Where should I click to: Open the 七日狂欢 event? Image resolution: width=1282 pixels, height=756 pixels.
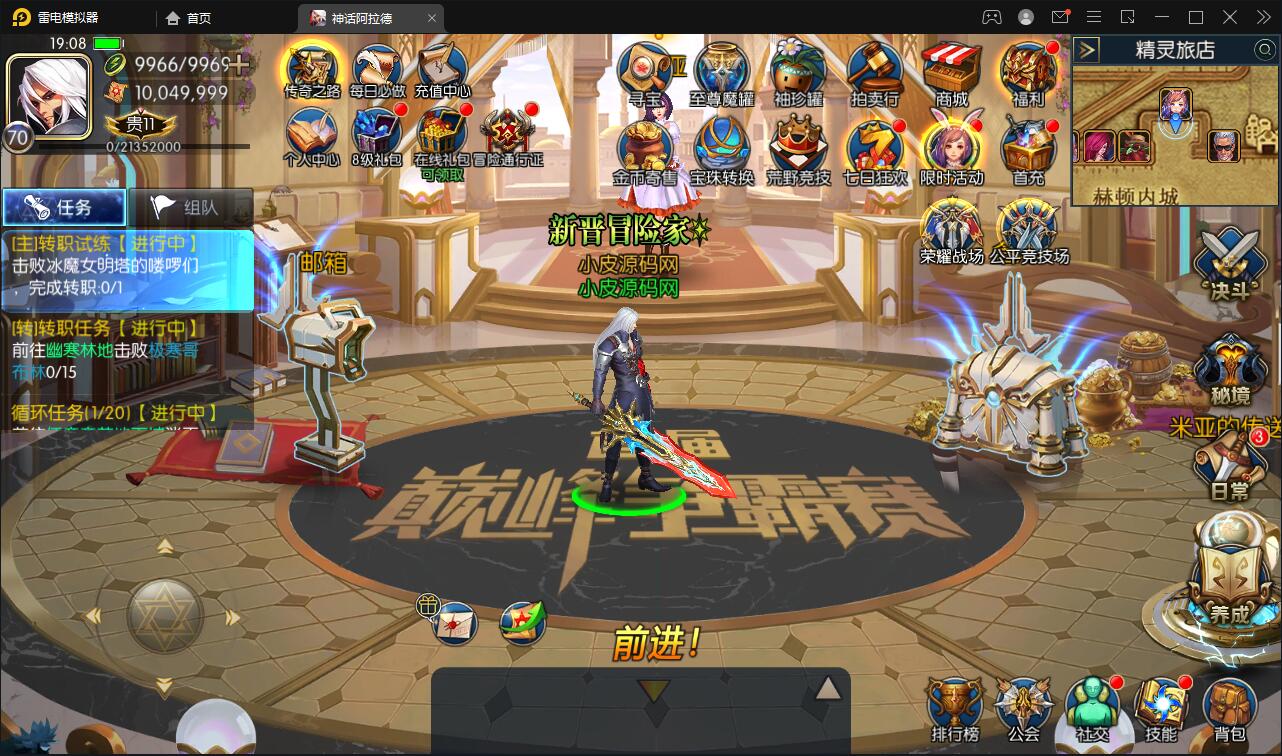point(874,148)
